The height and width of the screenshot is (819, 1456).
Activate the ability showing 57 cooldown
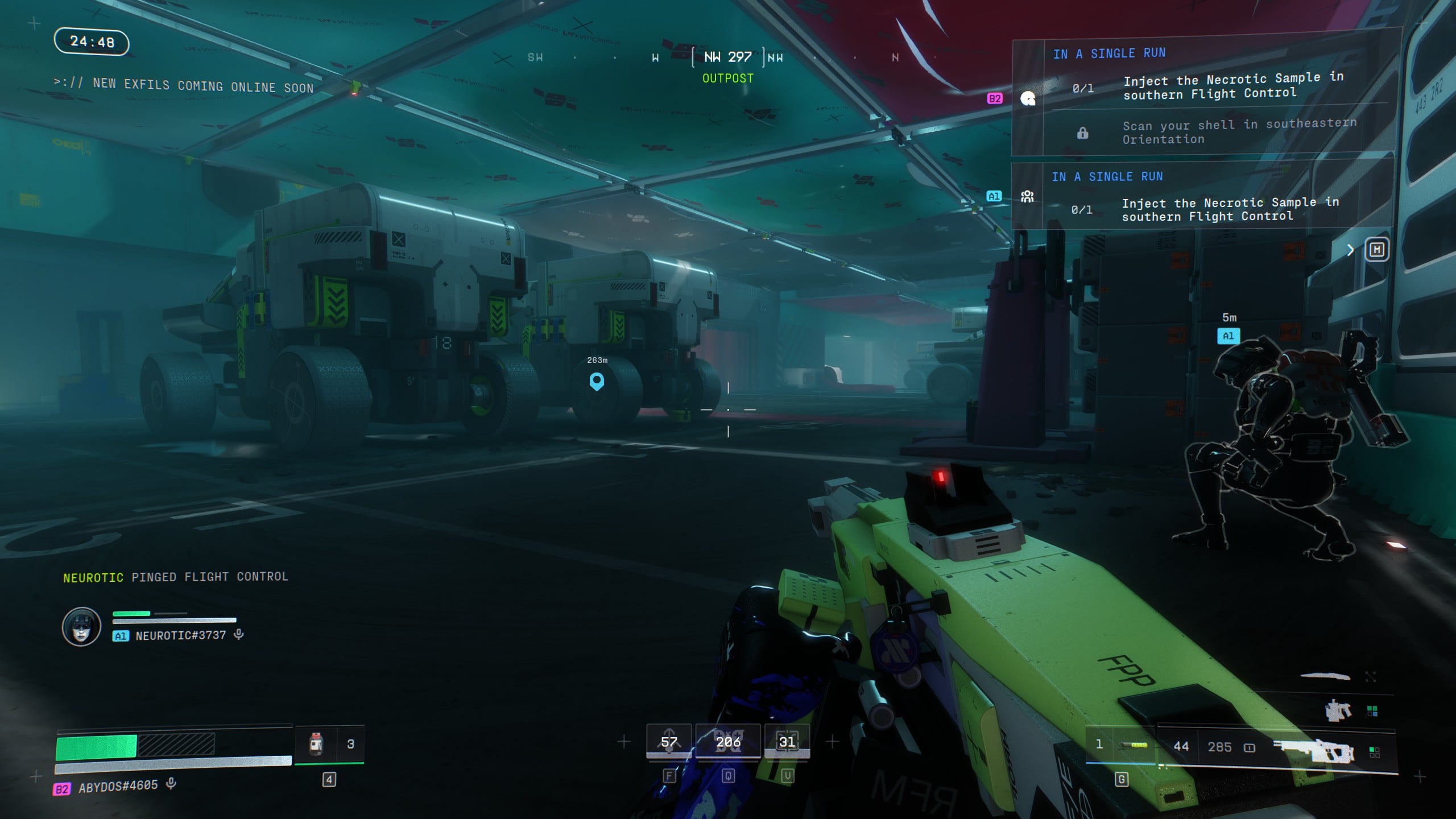coord(669,742)
